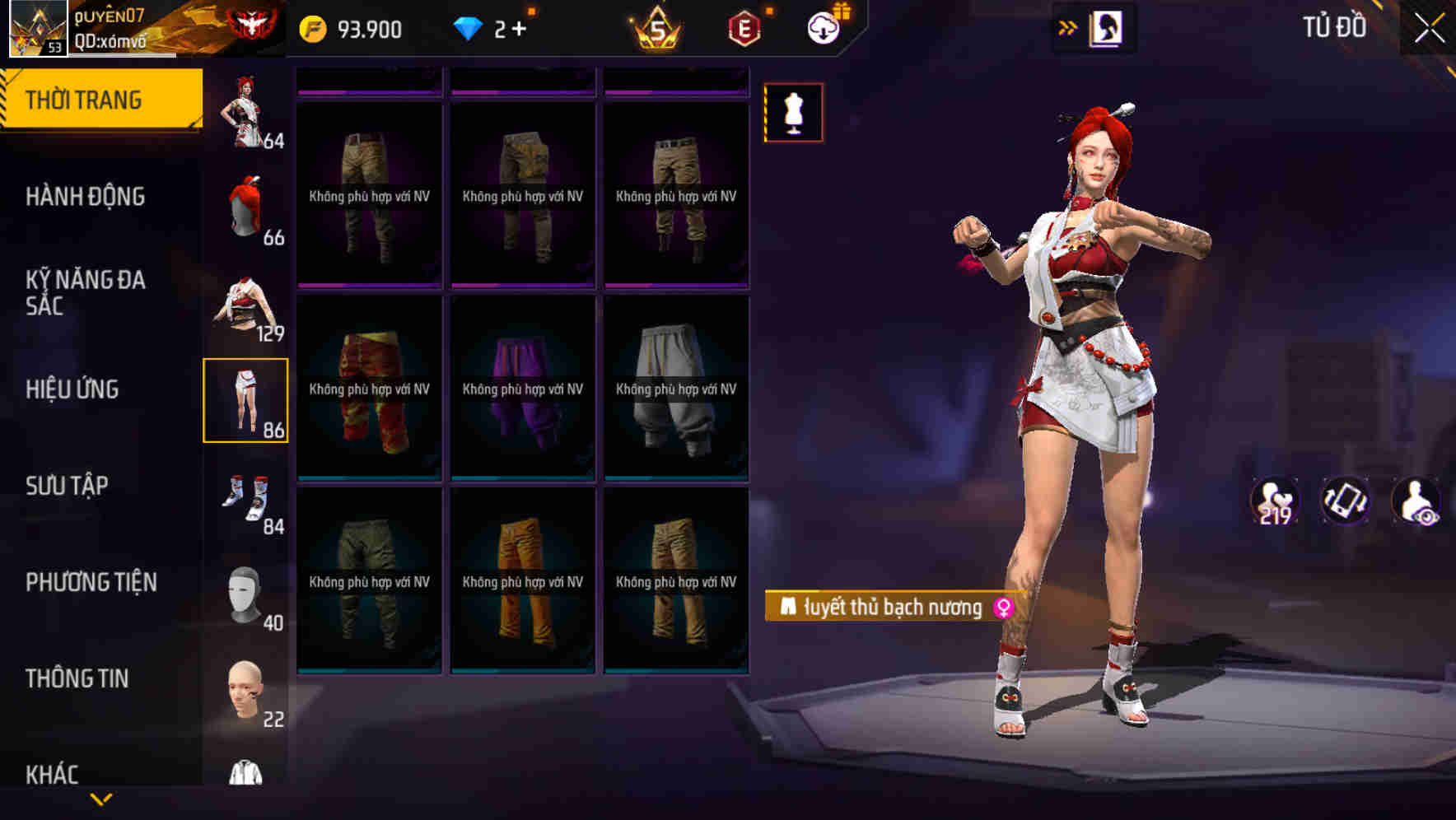Screen dimensions: 1456x820
Task: Select the rank level 5 badge icon
Action: tap(653, 28)
